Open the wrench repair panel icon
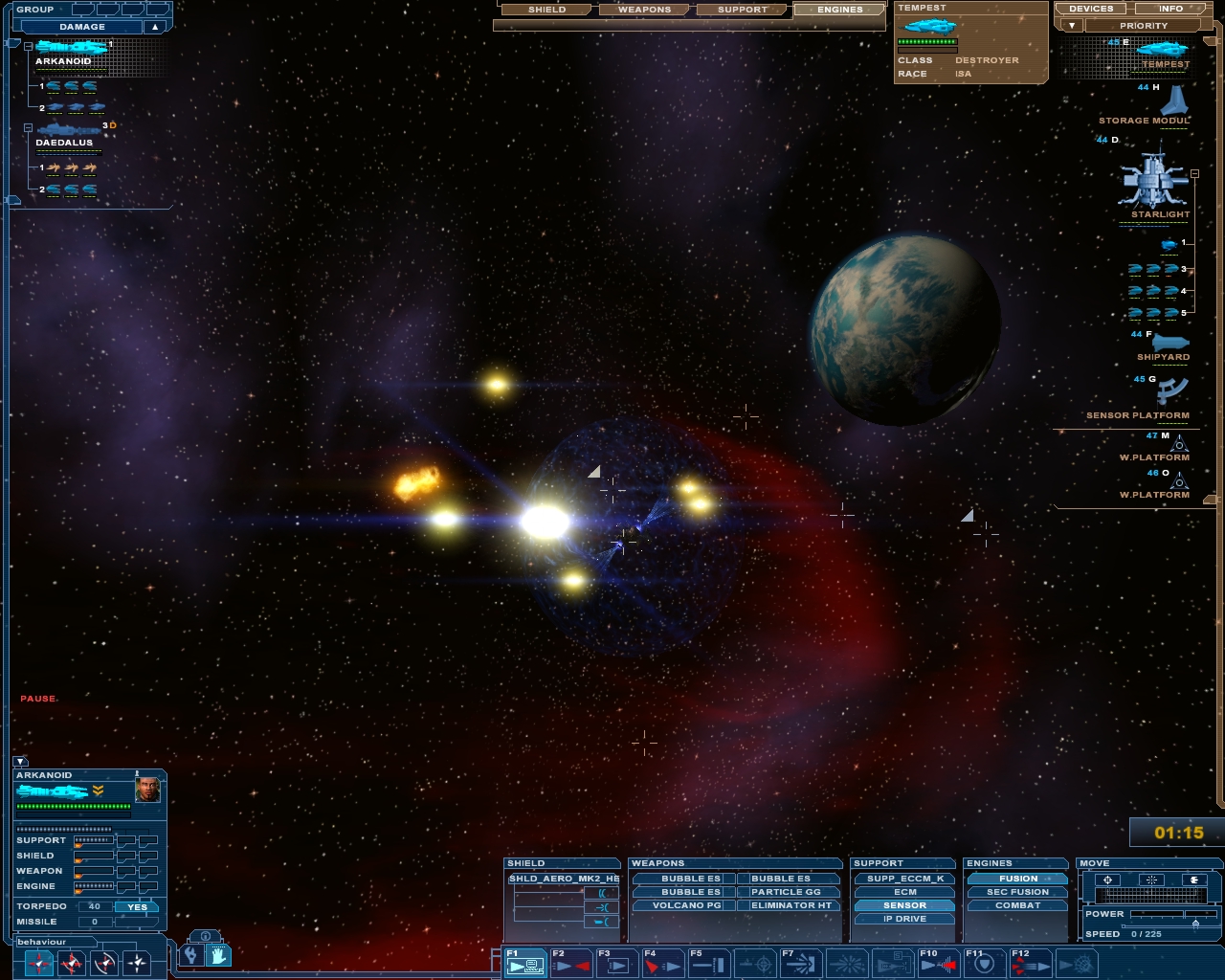 tap(191, 954)
